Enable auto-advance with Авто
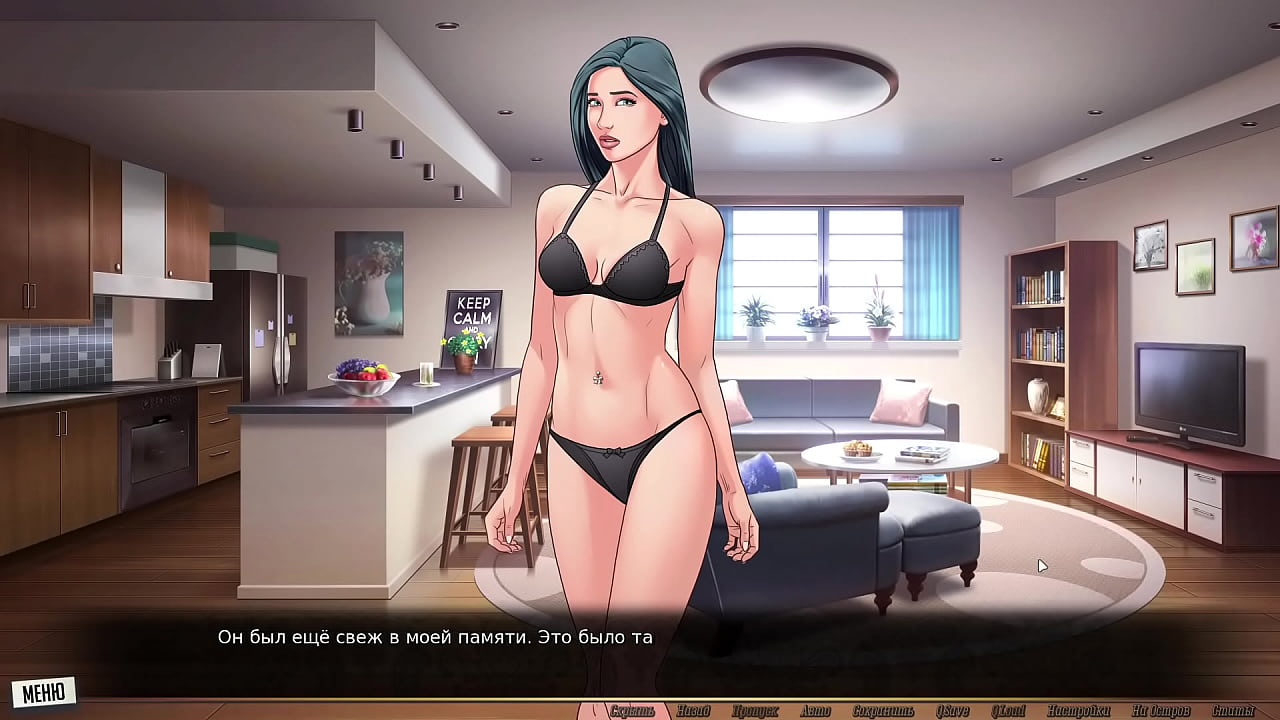This screenshot has width=1280, height=720. coord(816,711)
